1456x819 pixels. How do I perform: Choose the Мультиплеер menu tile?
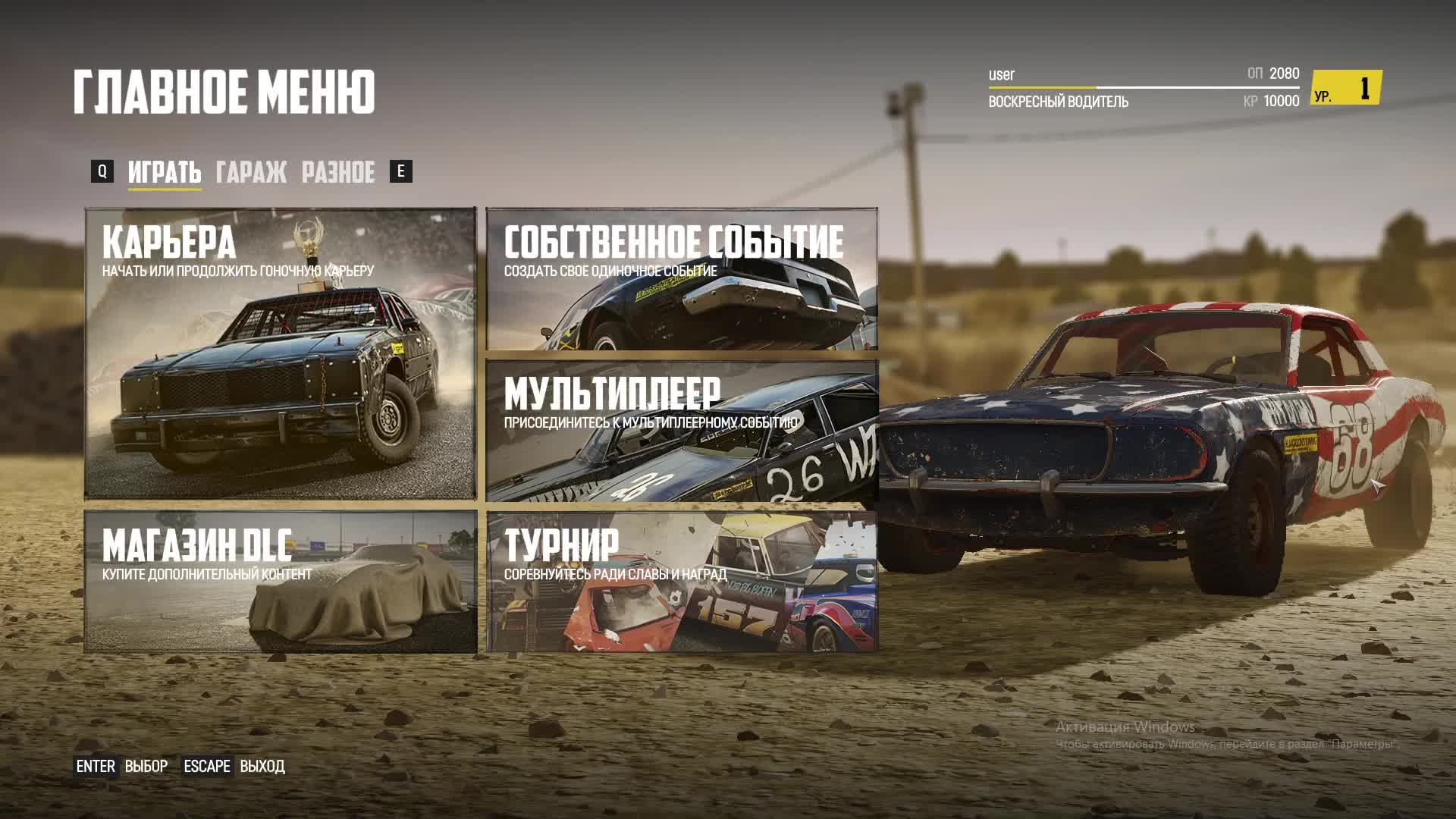pyautogui.click(x=681, y=431)
